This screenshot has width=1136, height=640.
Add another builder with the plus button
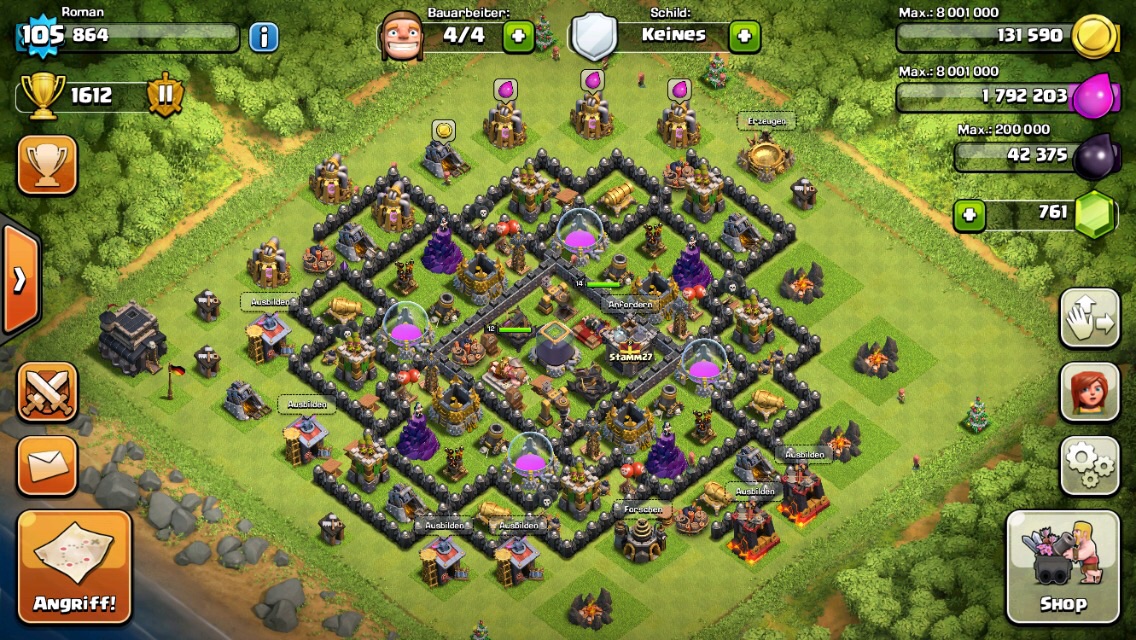pyautogui.click(x=519, y=37)
